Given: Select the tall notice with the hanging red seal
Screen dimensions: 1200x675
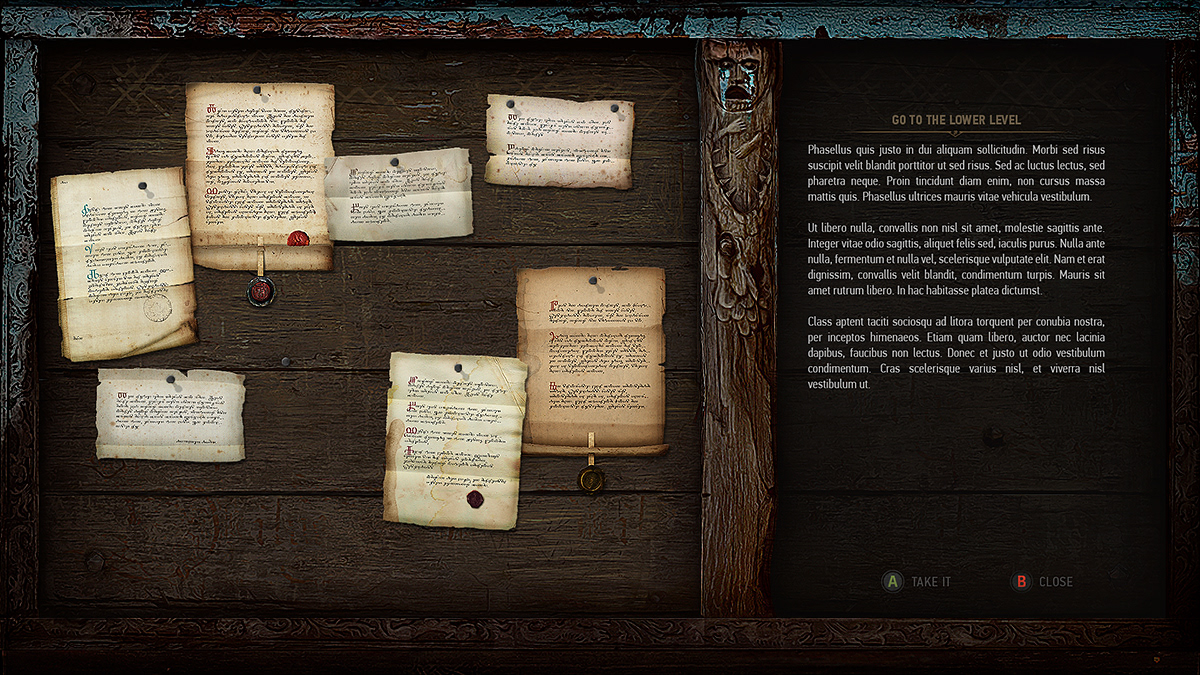Looking at the screenshot, I should [258, 175].
